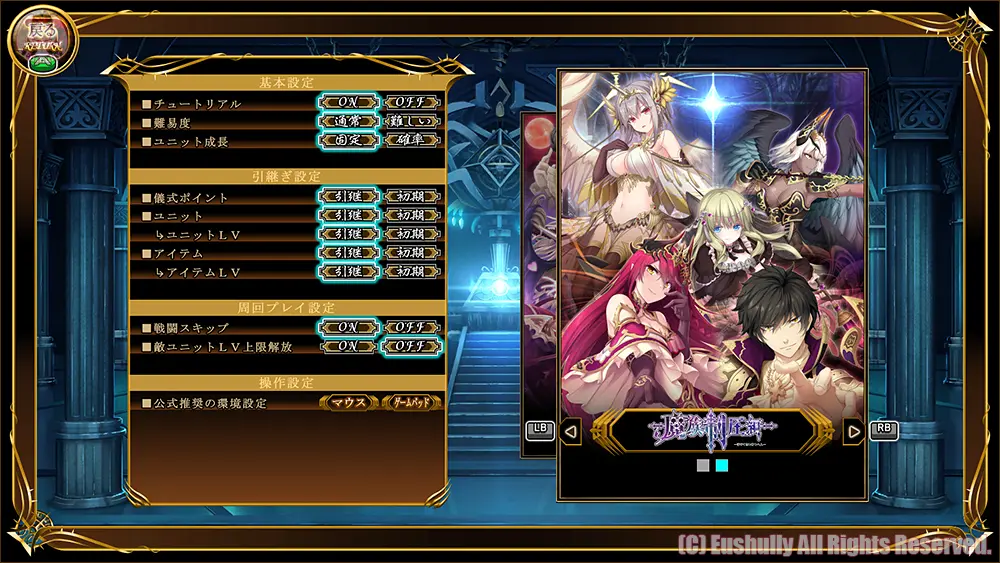
Task: Choose 通常 normal difficulty
Action: pyautogui.click(x=349, y=122)
